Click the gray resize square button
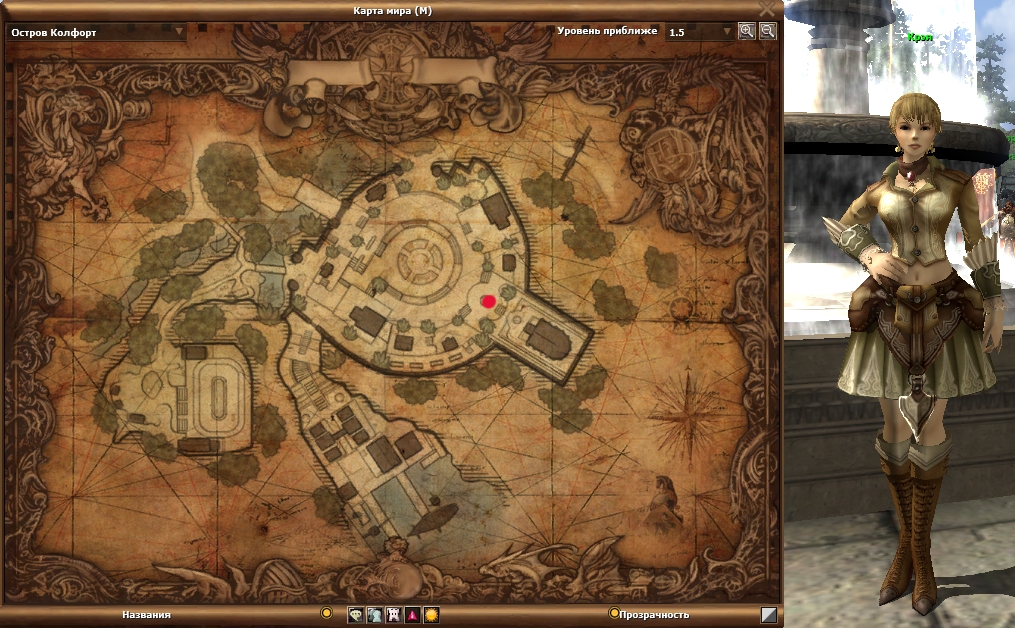Image resolution: width=1015 pixels, height=628 pixels. pyautogui.click(x=768, y=615)
